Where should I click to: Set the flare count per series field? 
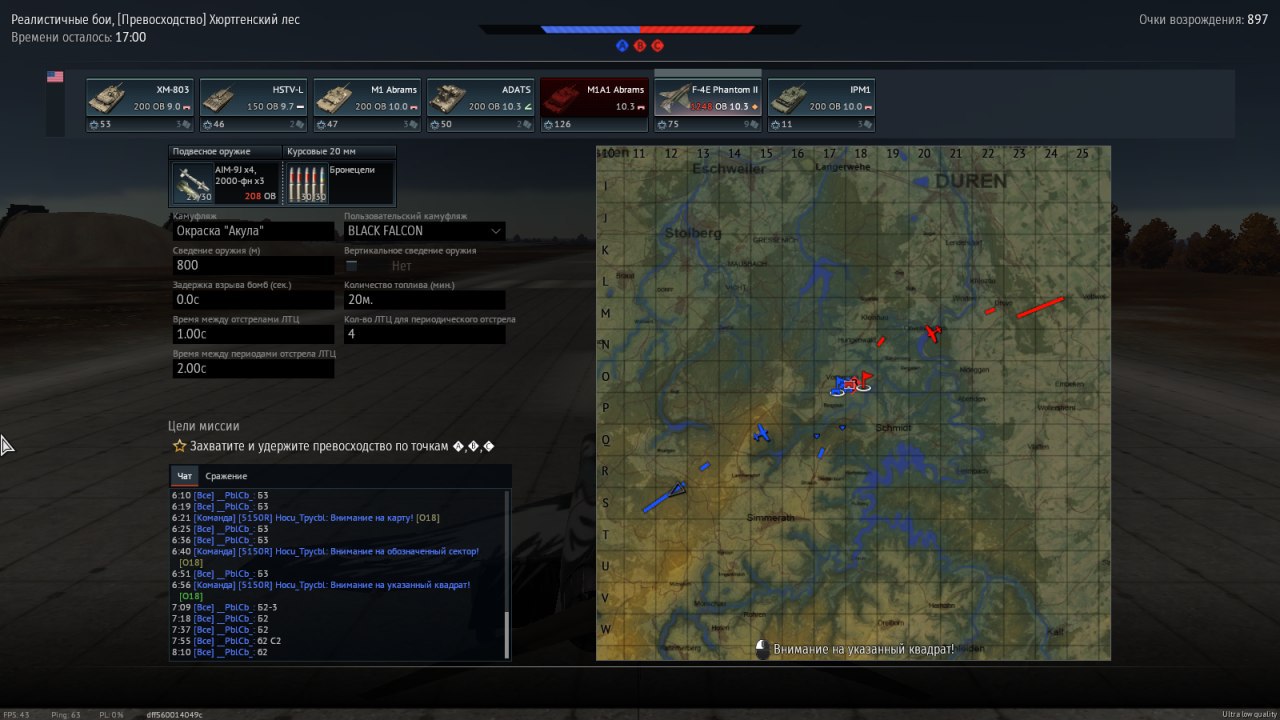(424, 333)
